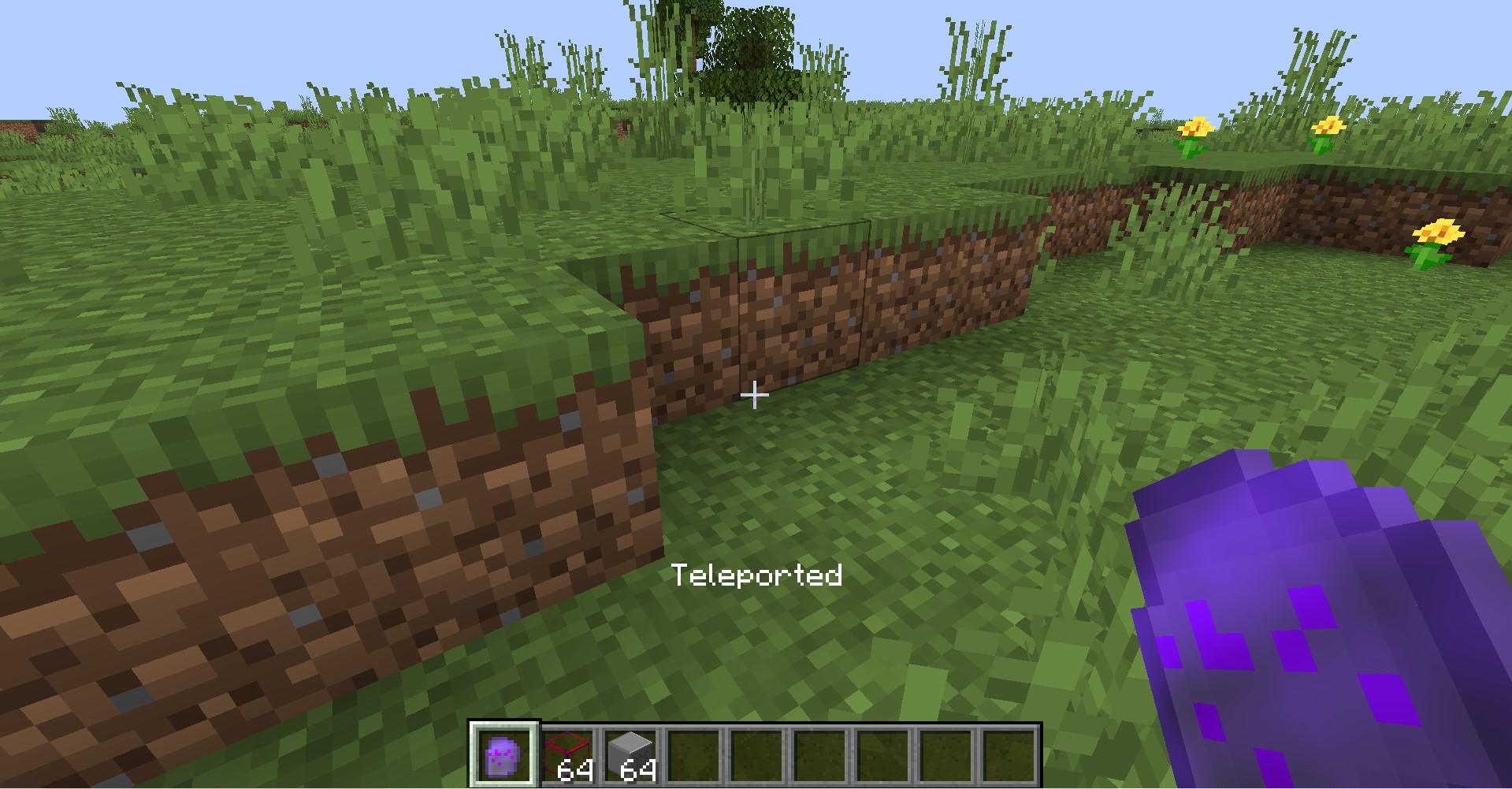Click the Teleported message text
The height and width of the screenshot is (789, 1512).
point(756,577)
